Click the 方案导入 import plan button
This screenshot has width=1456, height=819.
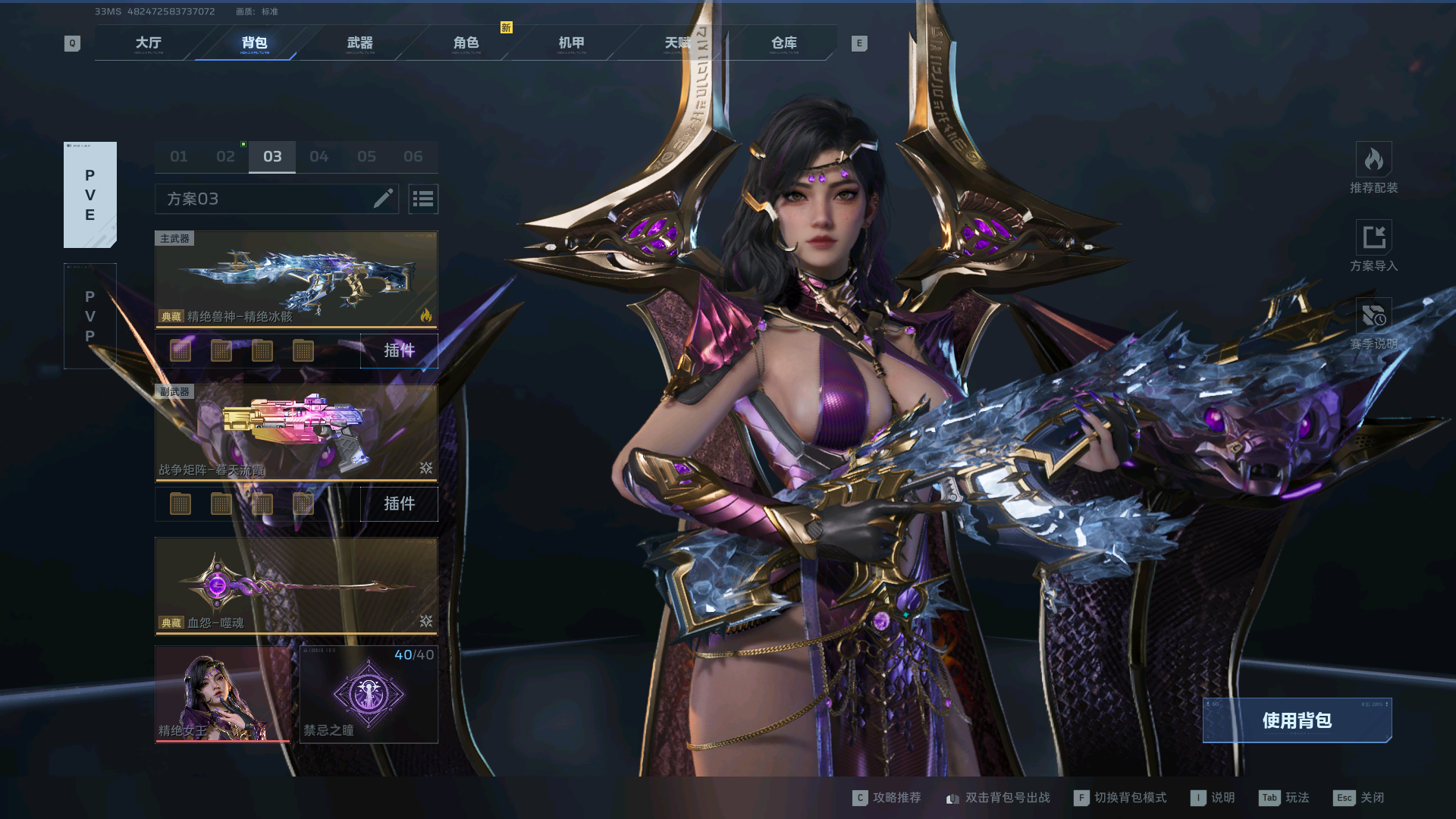(x=1373, y=246)
